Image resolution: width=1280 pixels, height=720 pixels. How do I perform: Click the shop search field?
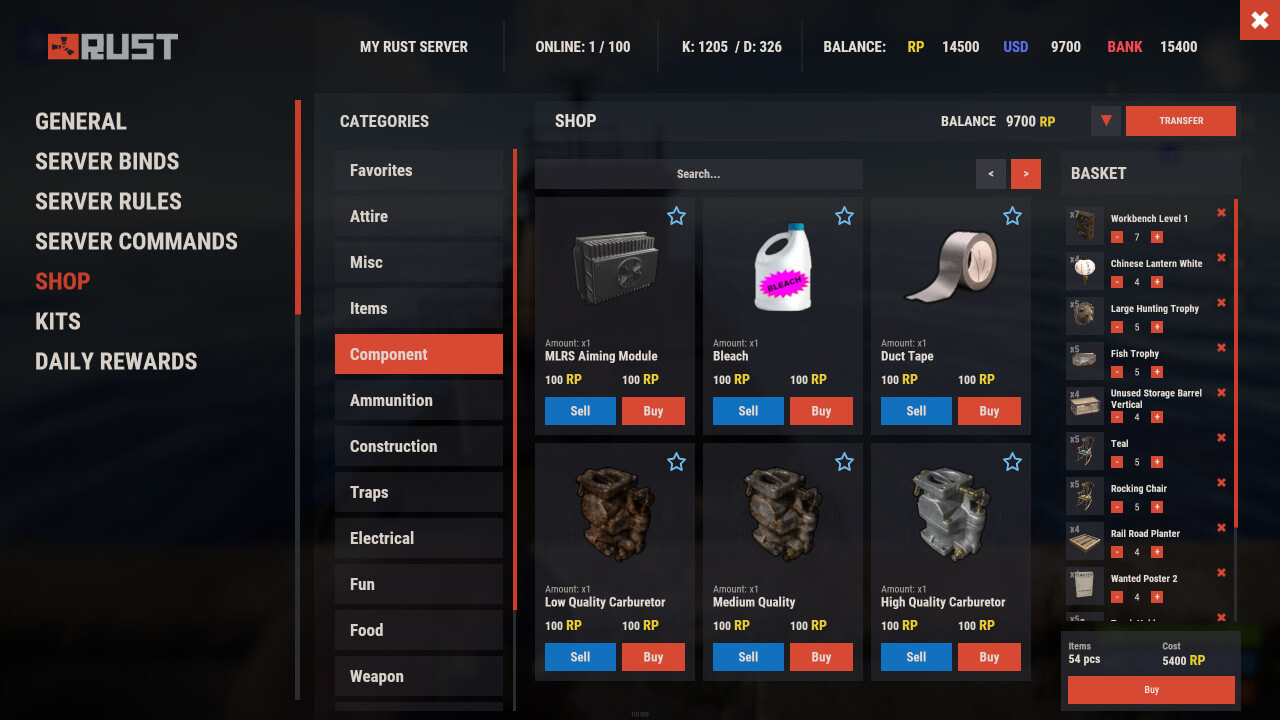[x=698, y=174]
